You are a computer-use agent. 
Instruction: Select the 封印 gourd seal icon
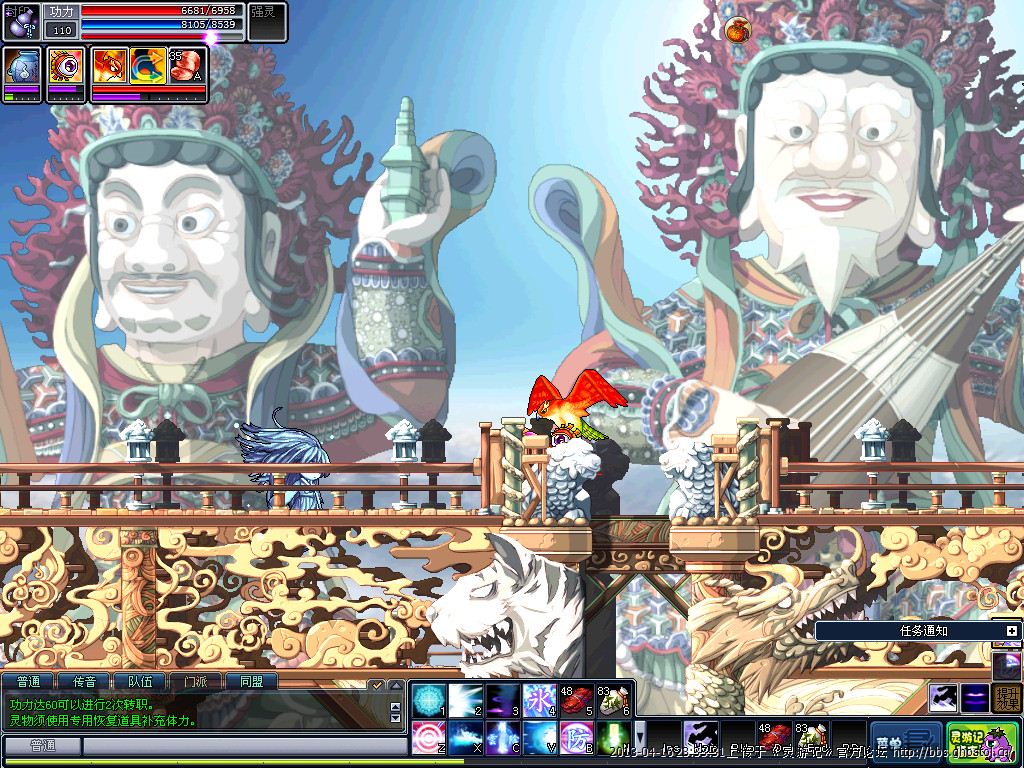point(22,20)
